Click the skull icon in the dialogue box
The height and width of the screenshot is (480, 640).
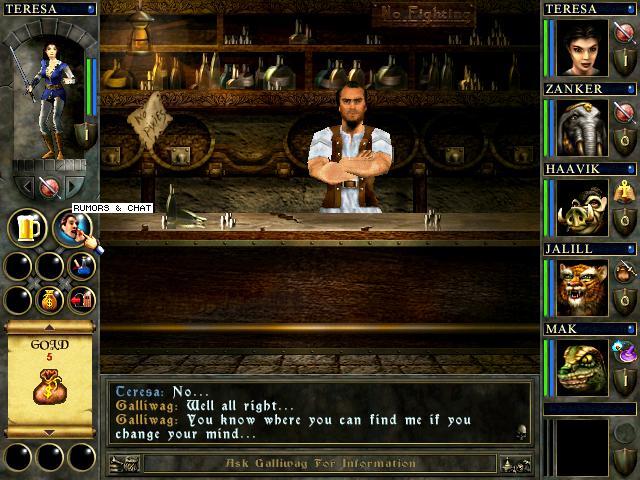coord(521,433)
